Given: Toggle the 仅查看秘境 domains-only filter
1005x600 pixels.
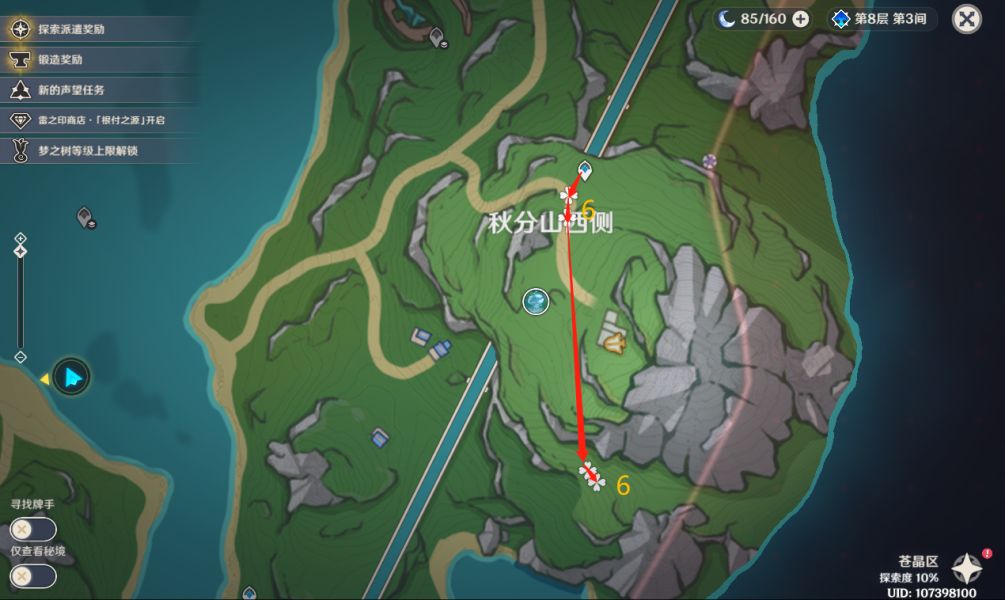Looking at the screenshot, I should point(32,575).
